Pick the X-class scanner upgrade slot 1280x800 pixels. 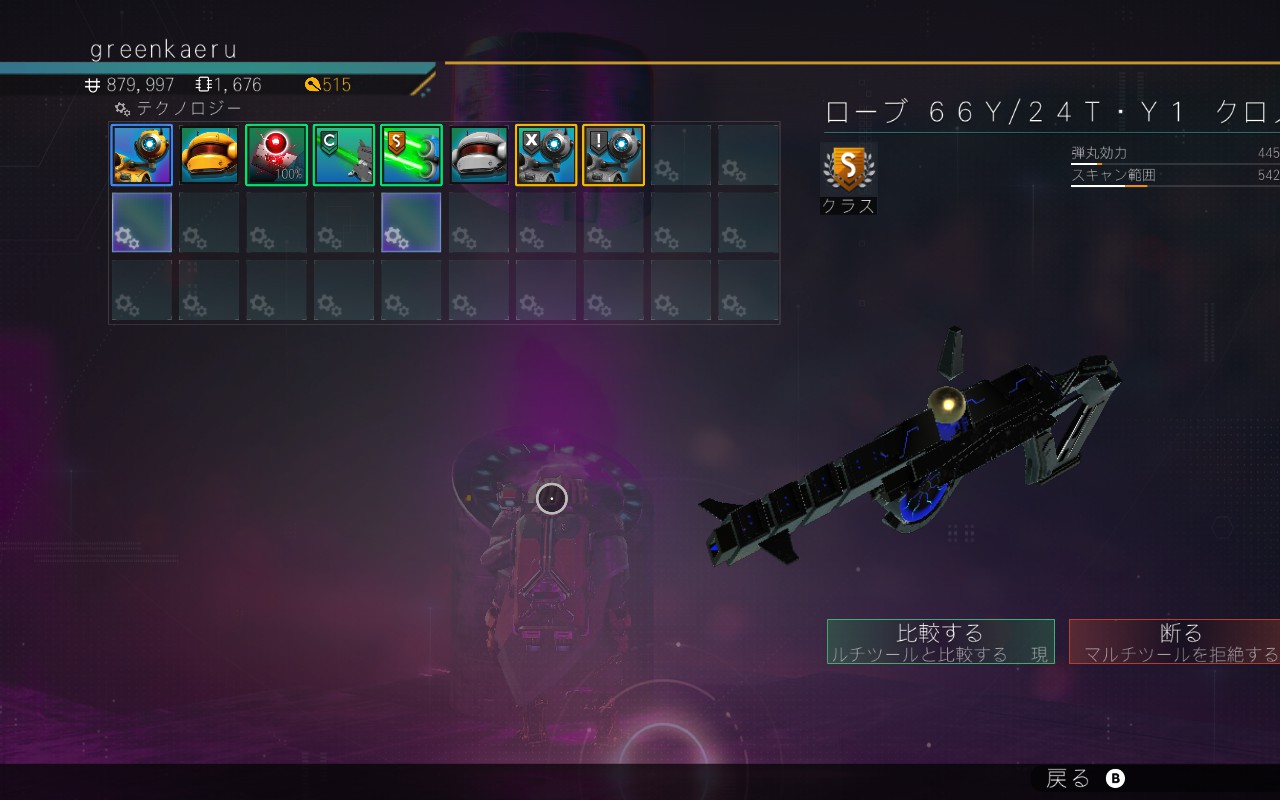546,155
